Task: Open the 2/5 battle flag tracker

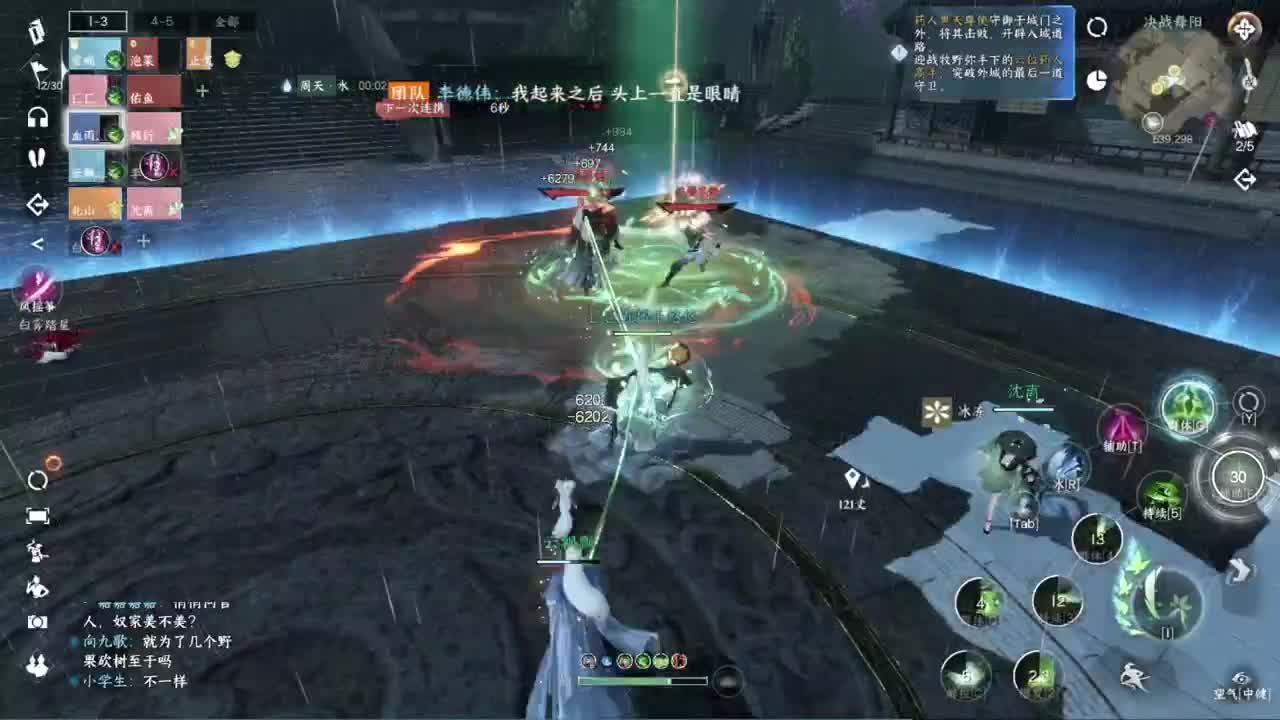Action: click(x=1246, y=130)
